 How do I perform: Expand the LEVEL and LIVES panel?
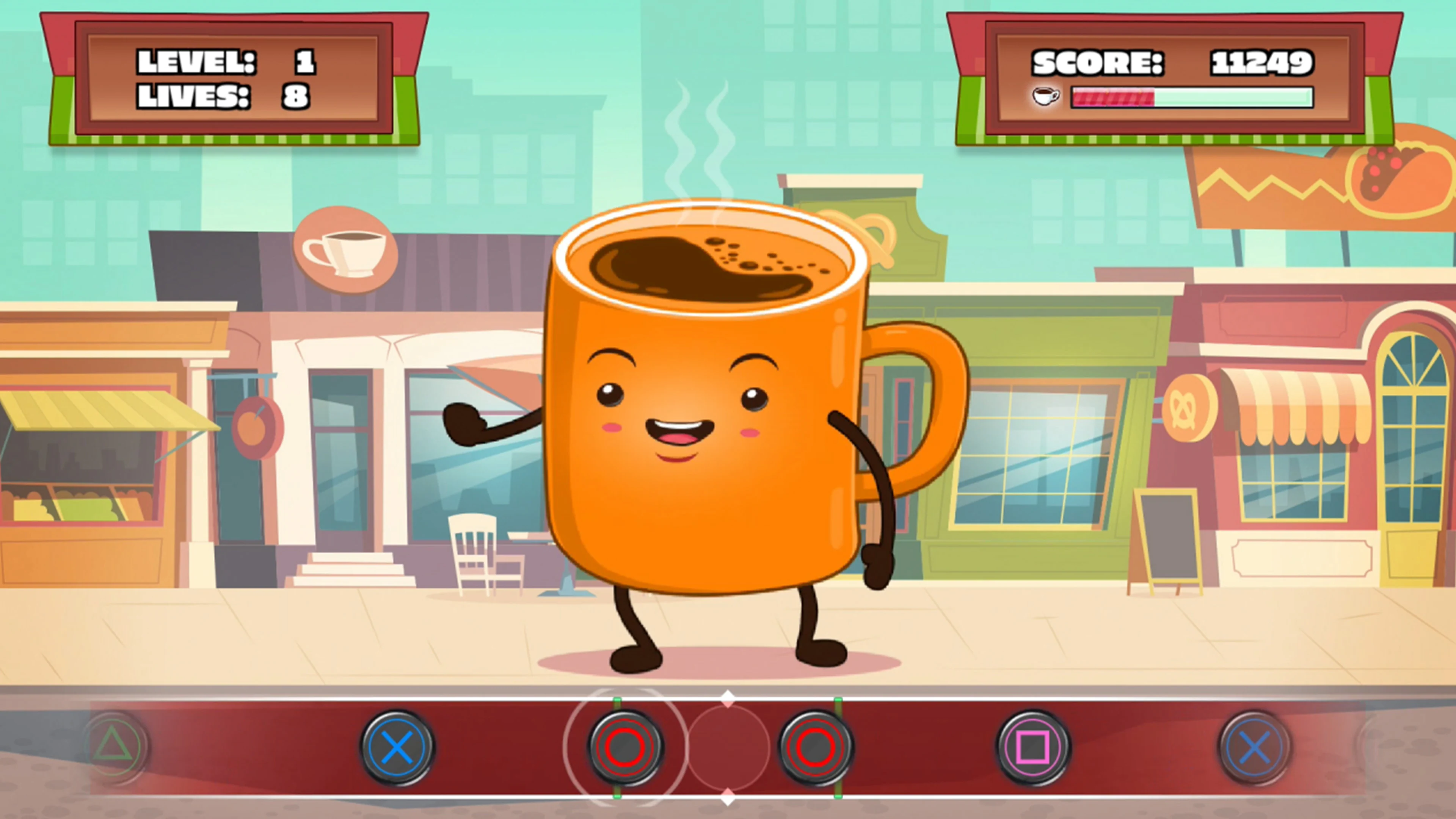tap(235, 79)
